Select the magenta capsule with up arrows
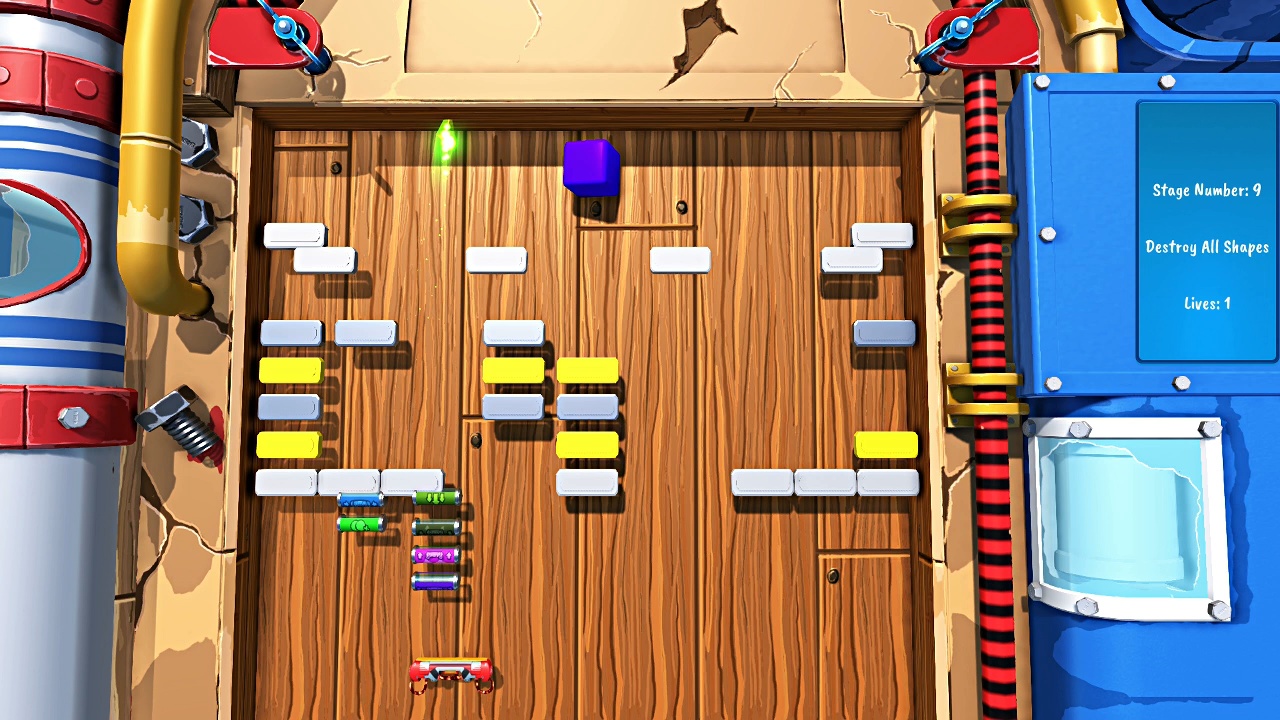 pyautogui.click(x=435, y=555)
